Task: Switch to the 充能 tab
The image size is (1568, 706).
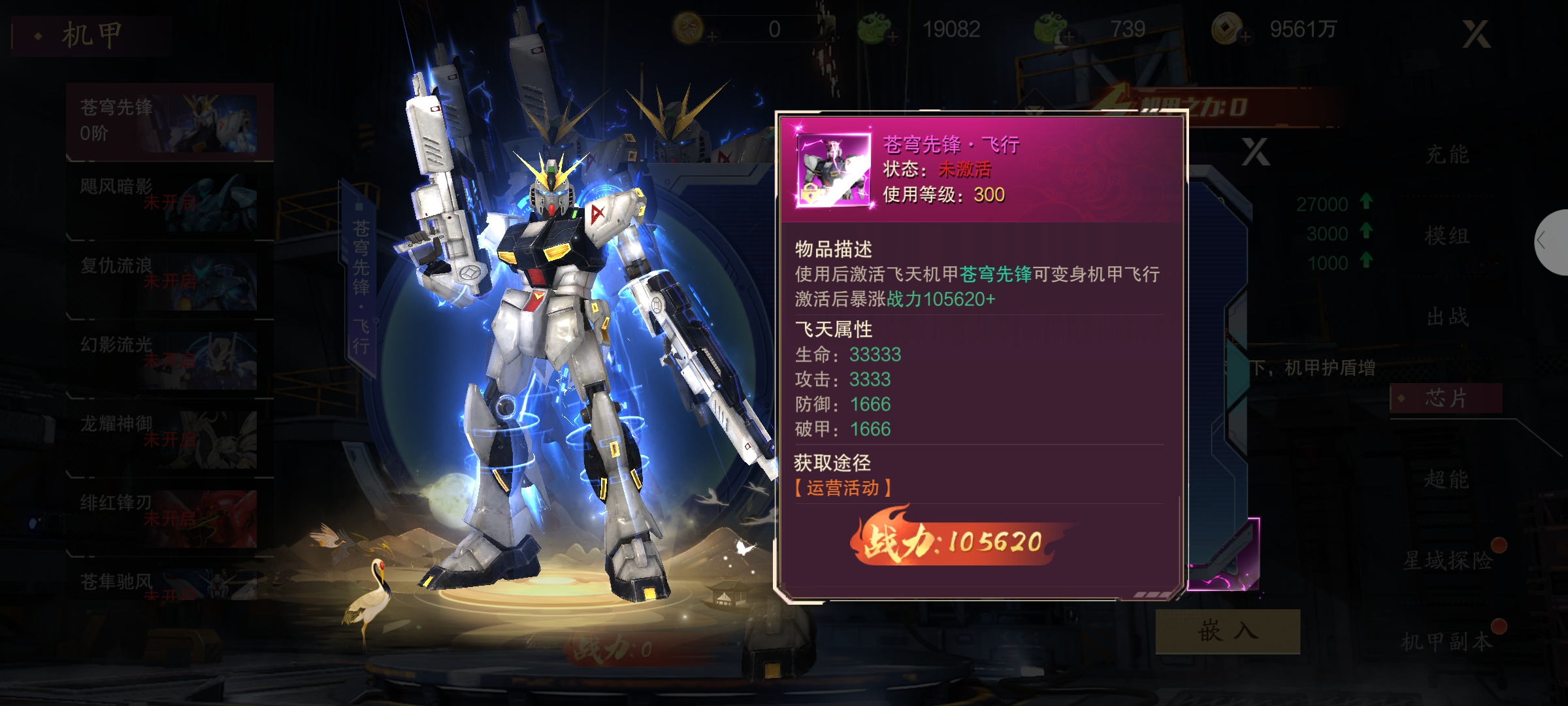Action: [1446, 155]
